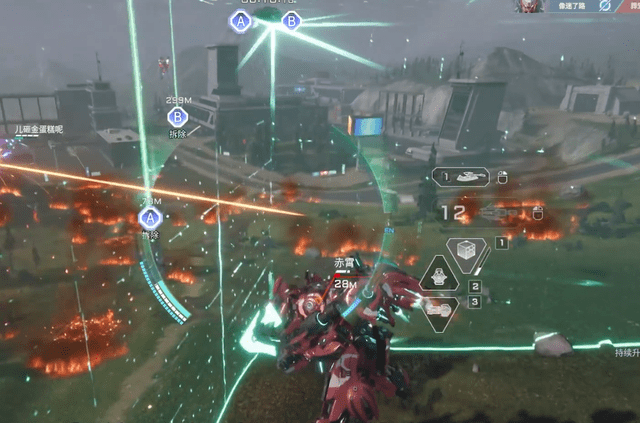Select the B objective marker at 299M
The height and width of the screenshot is (423, 640).
[x=177, y=116]
